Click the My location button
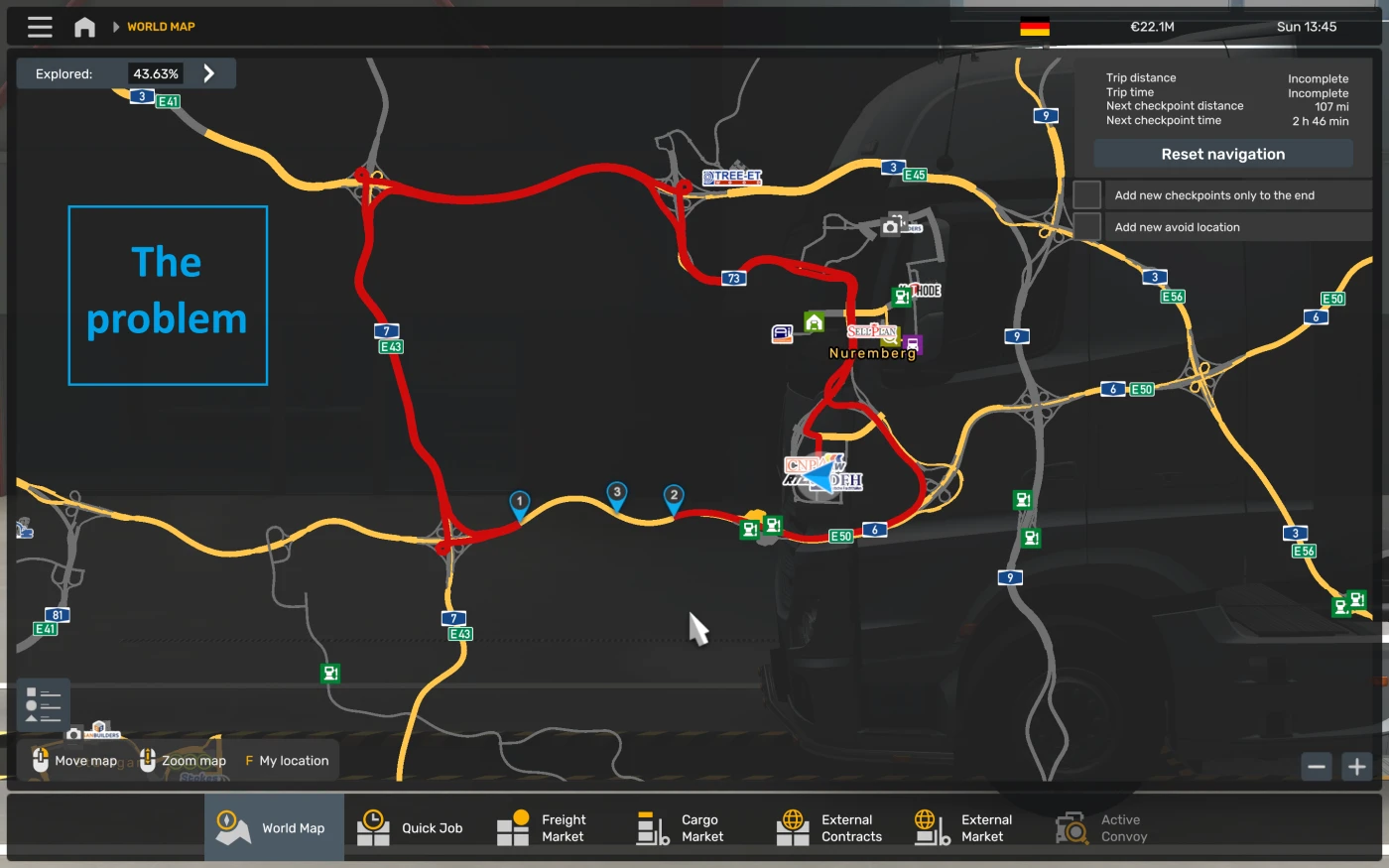The width and height of the screenshot is (1389, 868). pos(287,760)
